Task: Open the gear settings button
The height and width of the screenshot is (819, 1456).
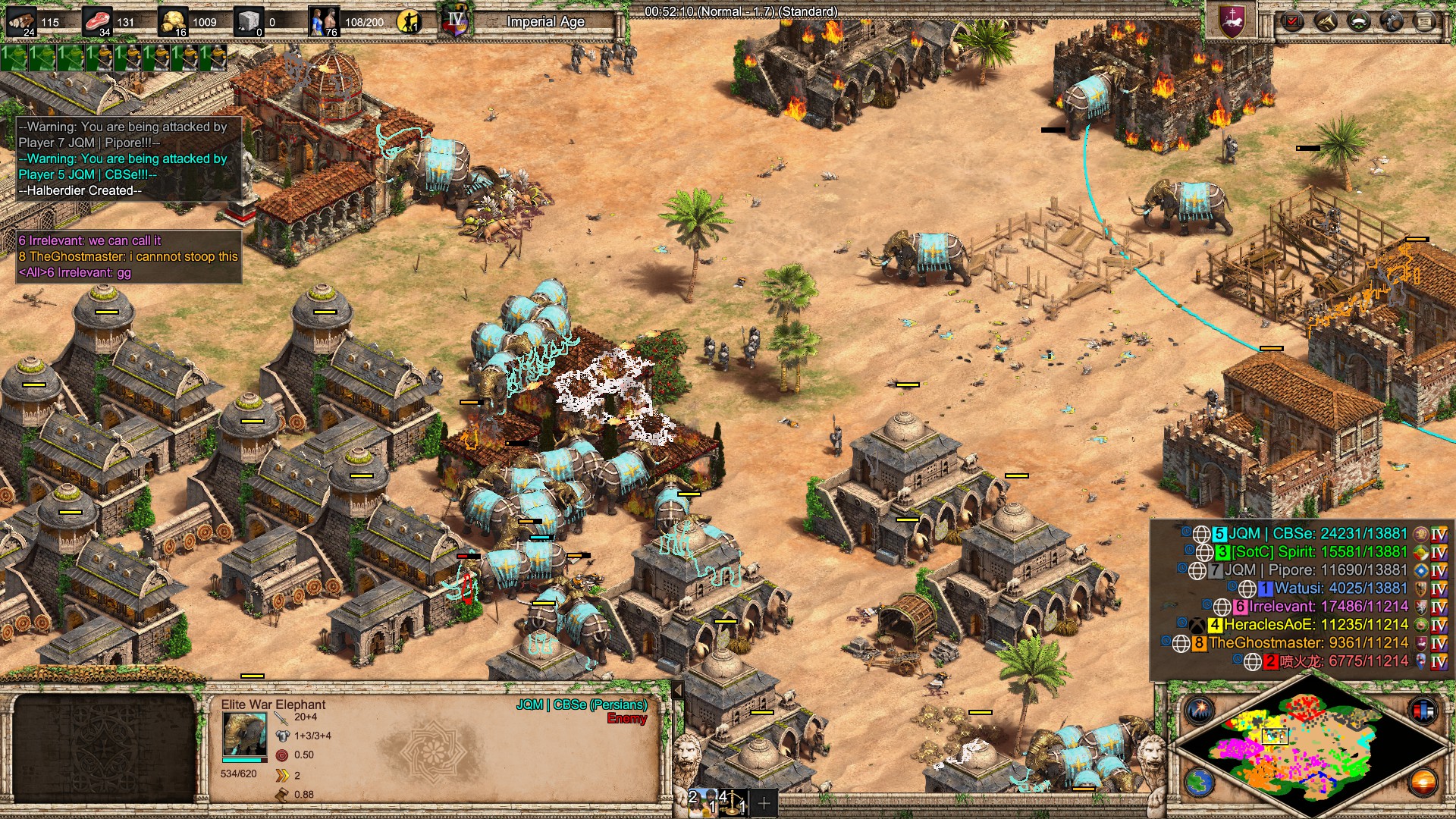Action: 1392,20
